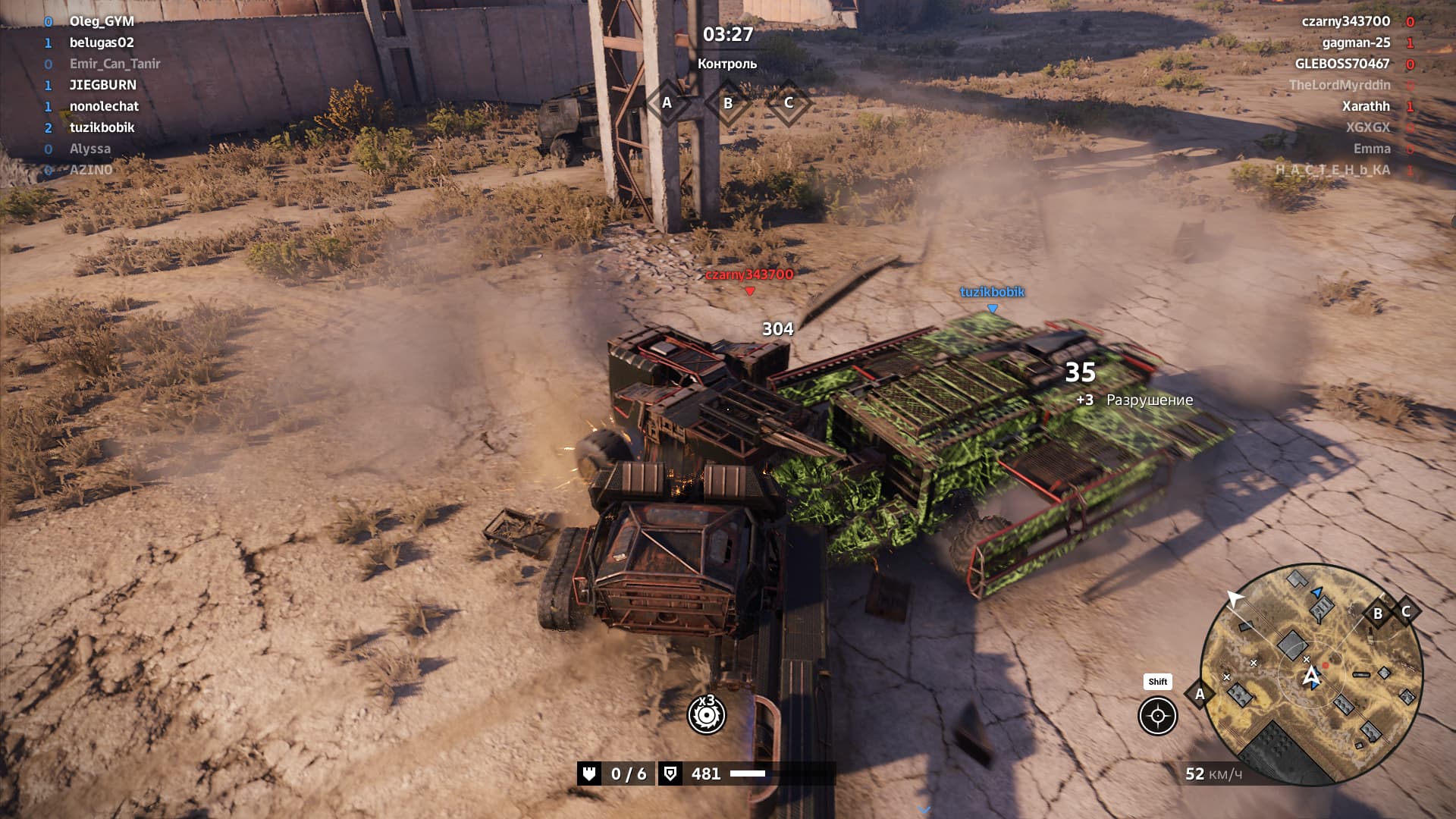1456x819 pixels.
Task: Click enemy GLEBOSS70467's scoreboard row
Action: 1342,64
